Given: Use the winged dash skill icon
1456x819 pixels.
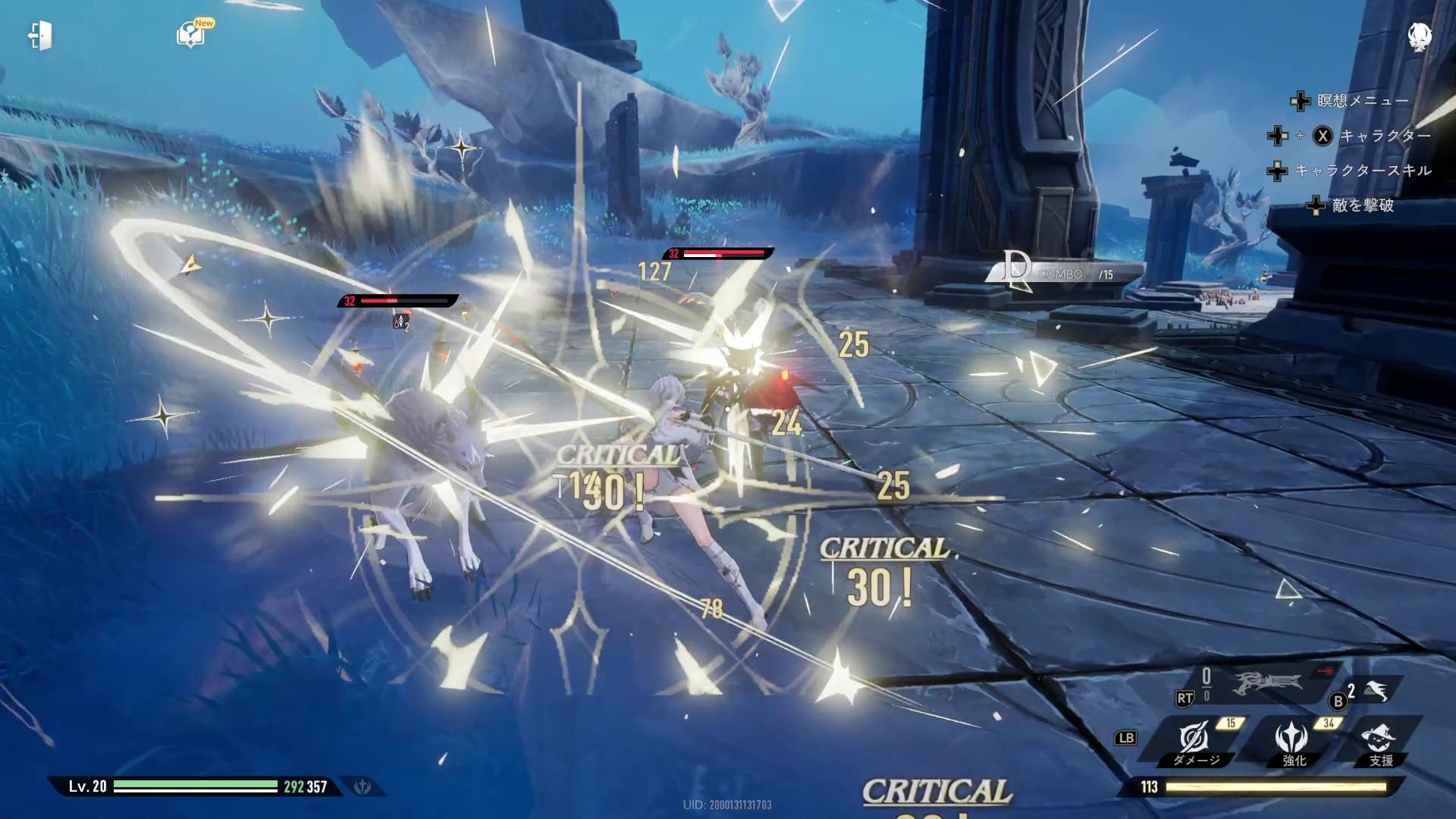Looking at the screenshot, I should pos(1376,691).
